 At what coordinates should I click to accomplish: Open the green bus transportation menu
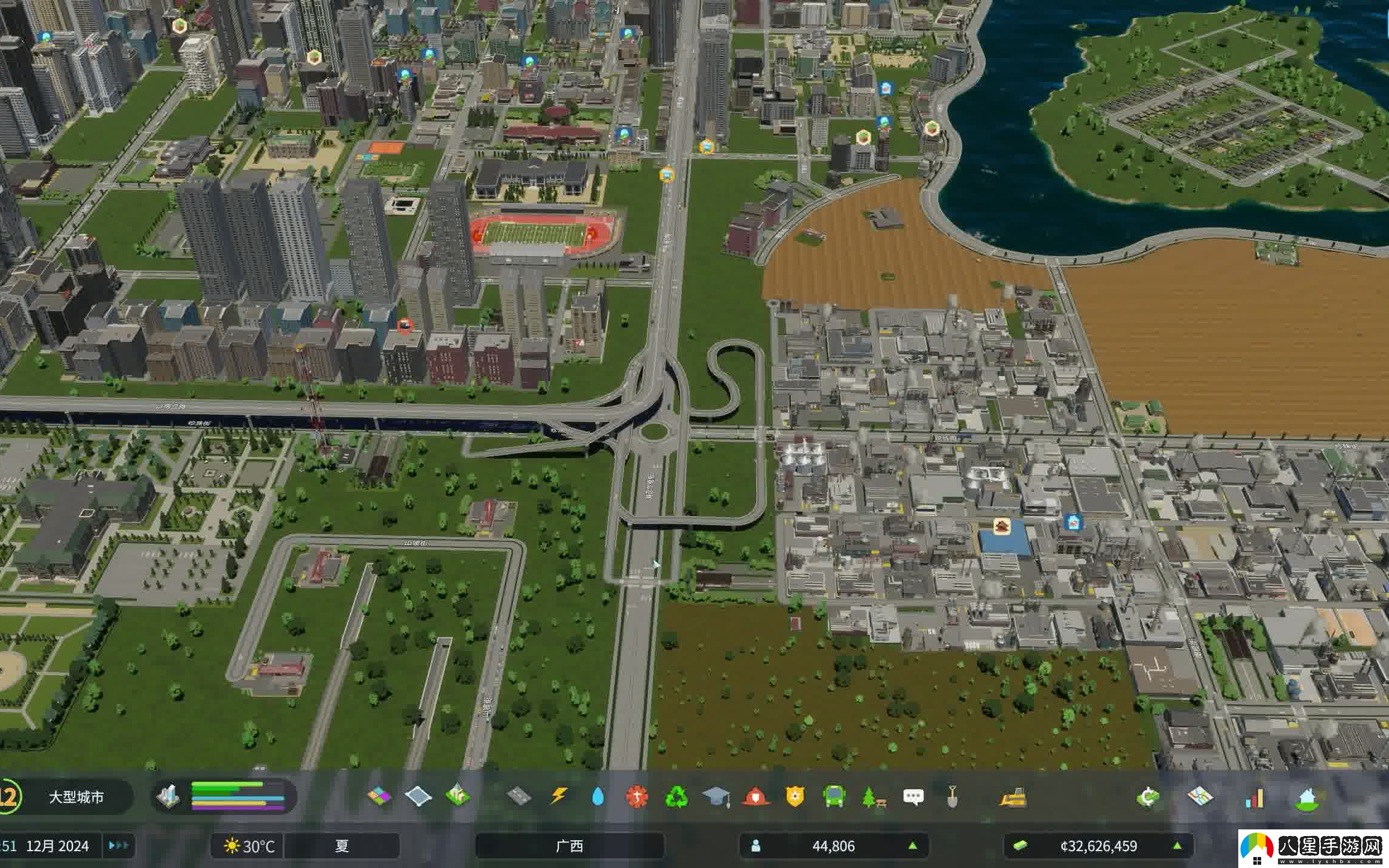(x=834, y=797)
